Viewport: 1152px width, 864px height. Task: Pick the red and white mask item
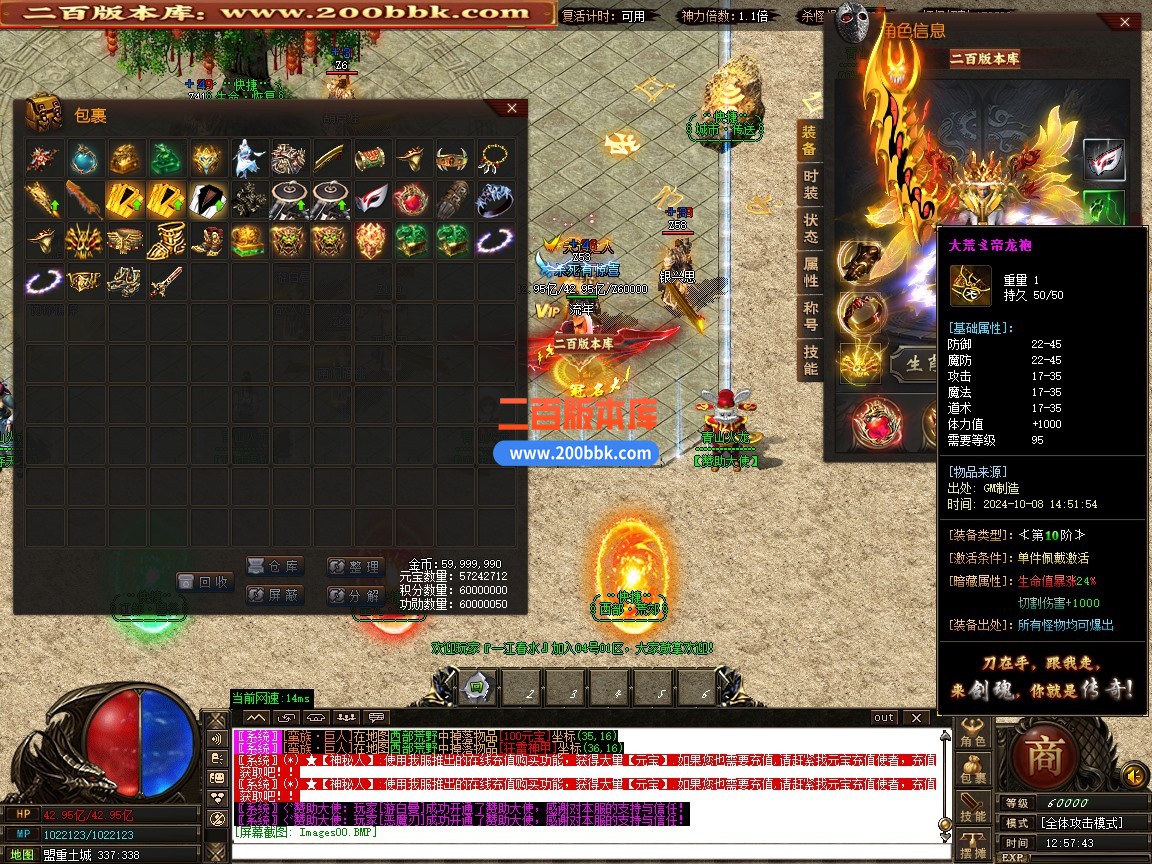click(371, 199)
